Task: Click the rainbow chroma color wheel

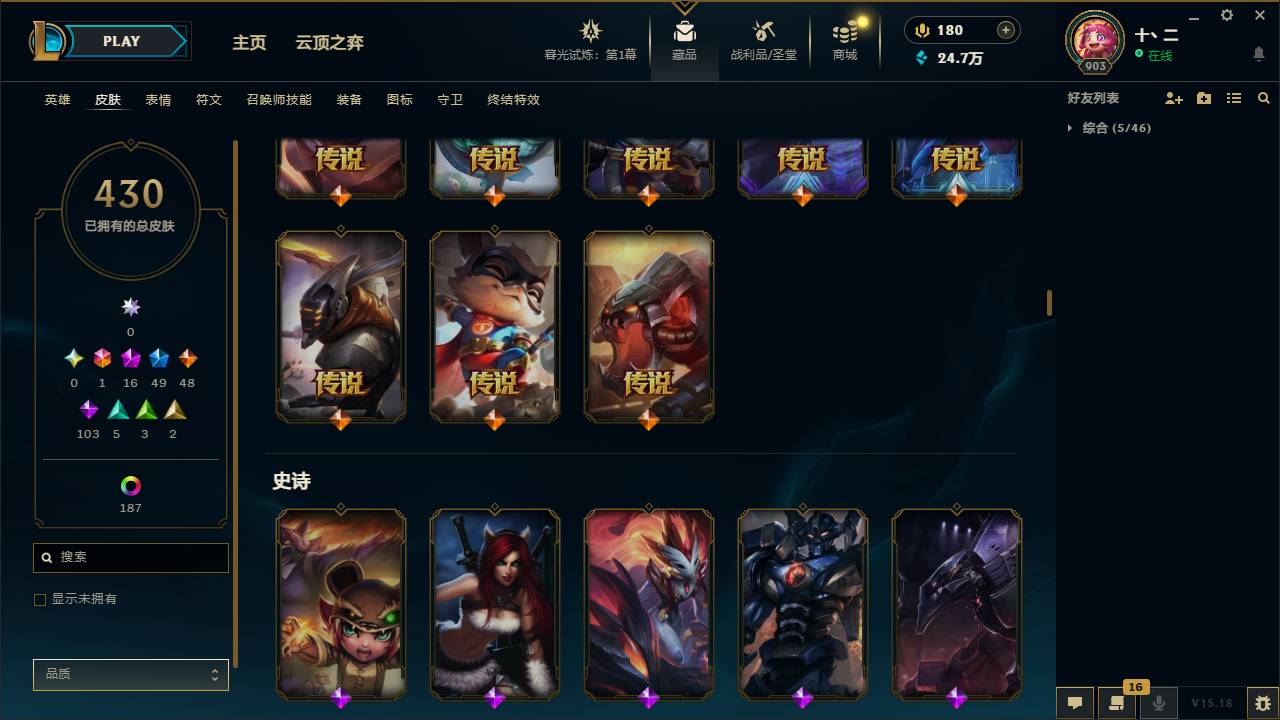Action: (x=130, y=487)
